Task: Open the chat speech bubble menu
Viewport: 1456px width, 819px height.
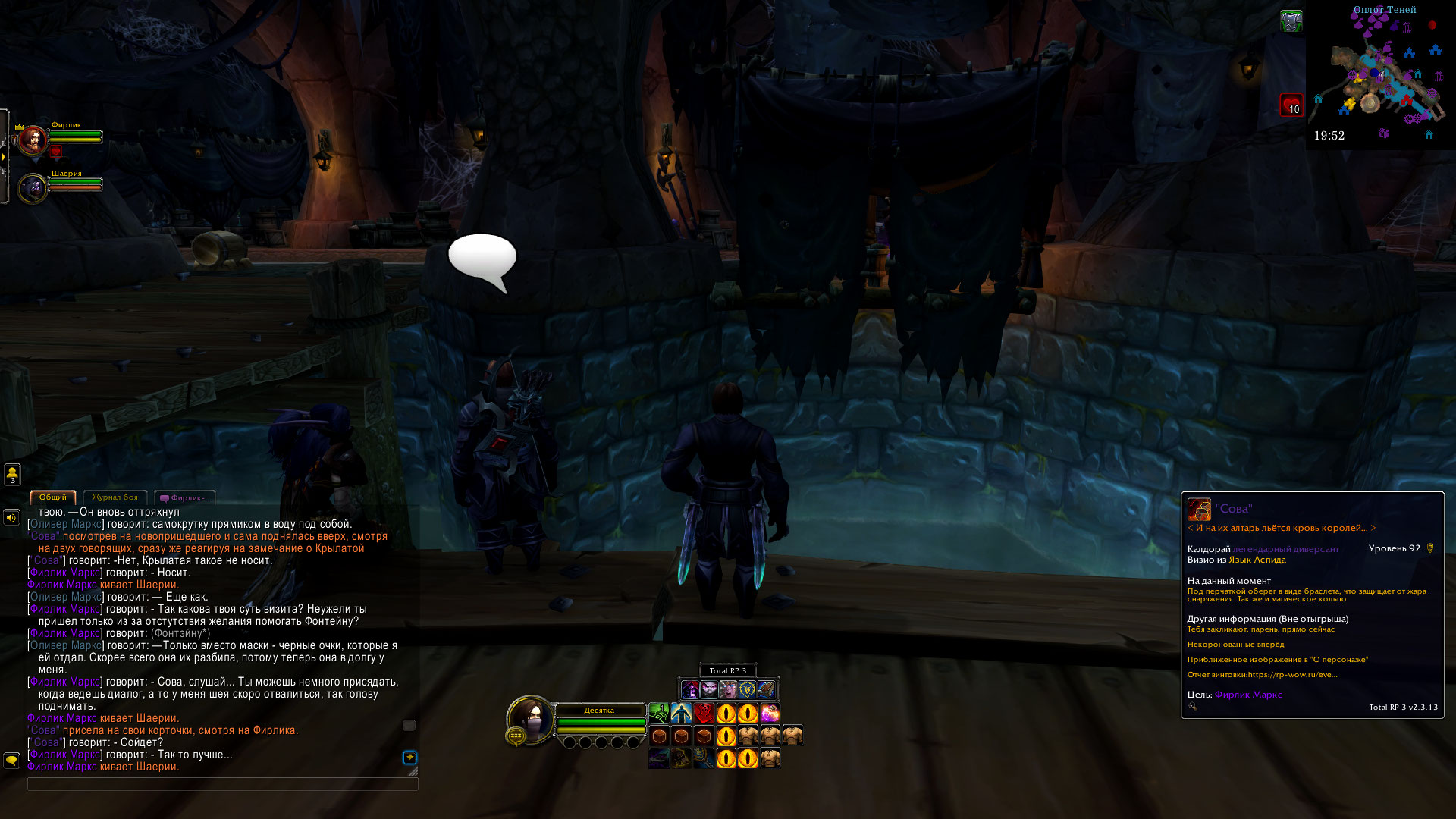Action: click(x=11, y=759)
